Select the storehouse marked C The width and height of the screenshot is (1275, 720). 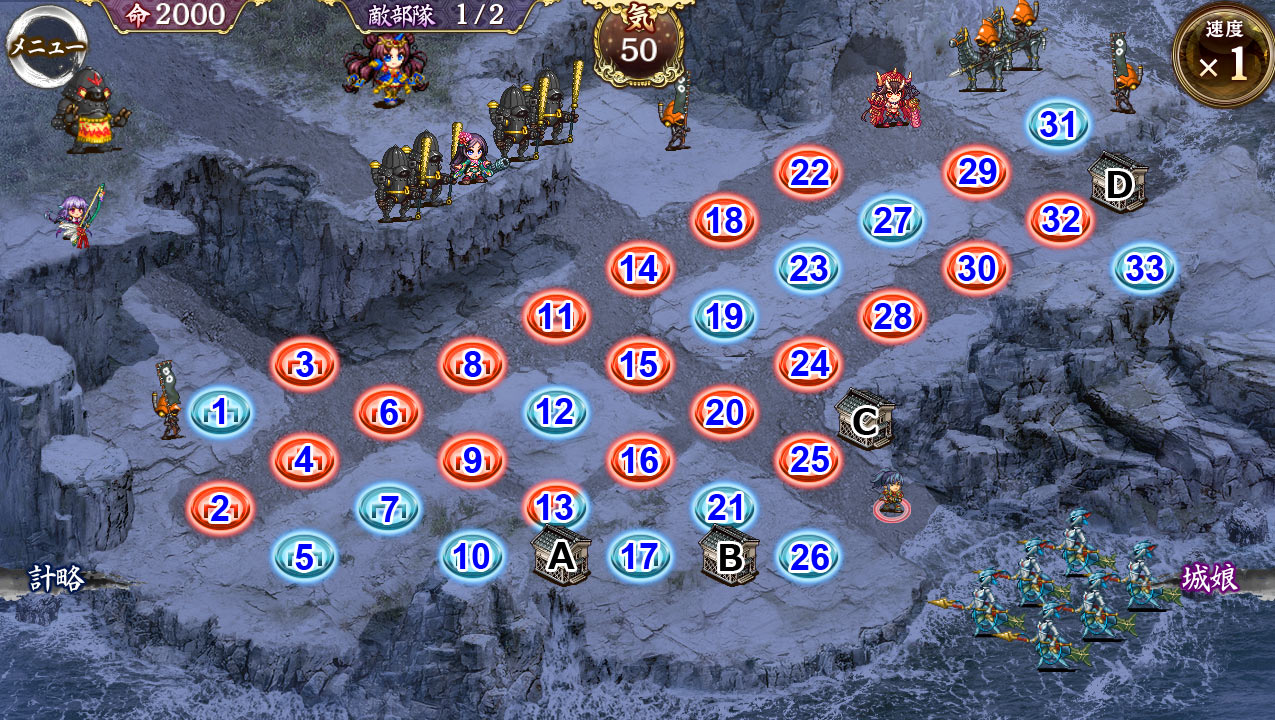click(x=864, y=421)
